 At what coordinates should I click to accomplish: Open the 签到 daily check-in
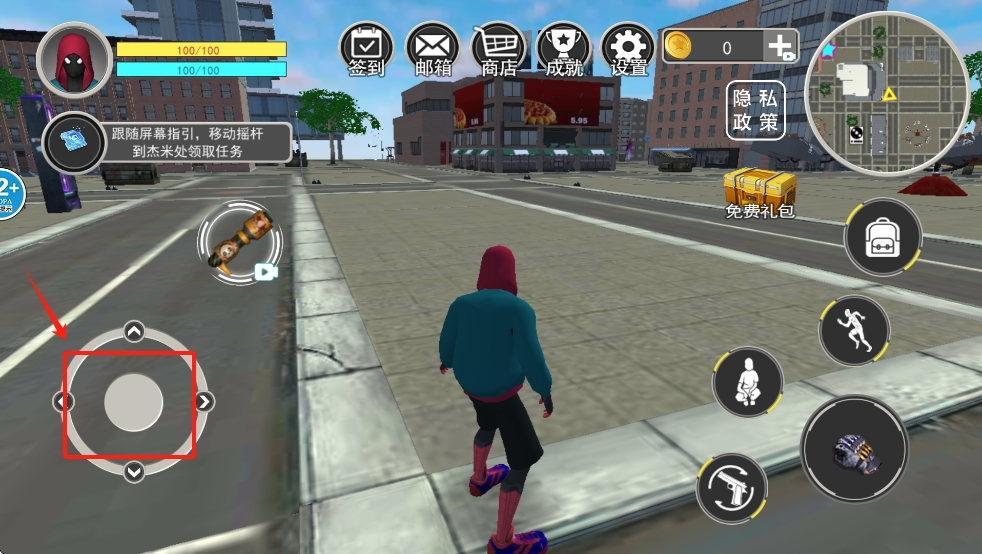(x=366, y=49)
